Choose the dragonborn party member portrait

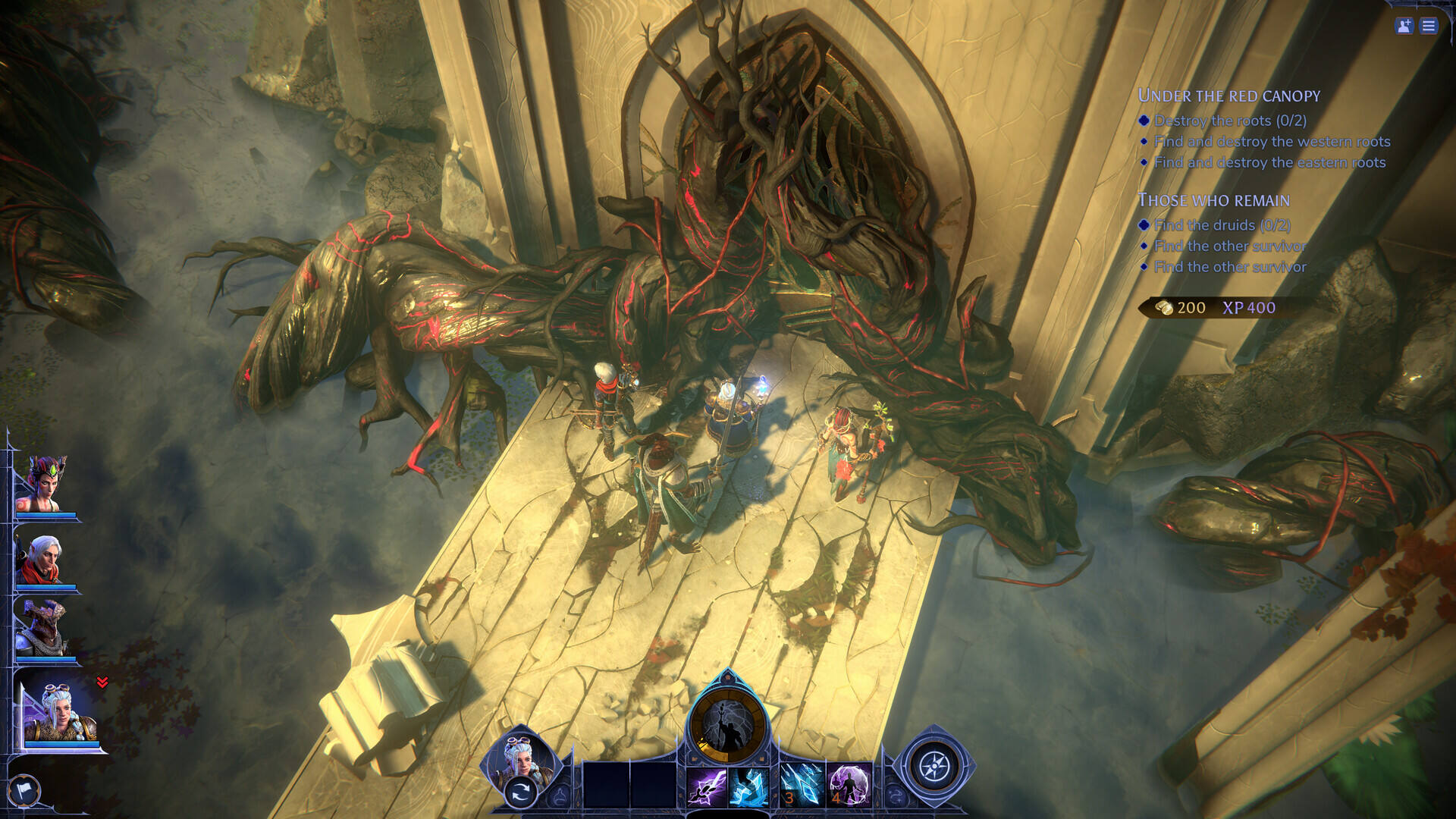click(45, 629)
